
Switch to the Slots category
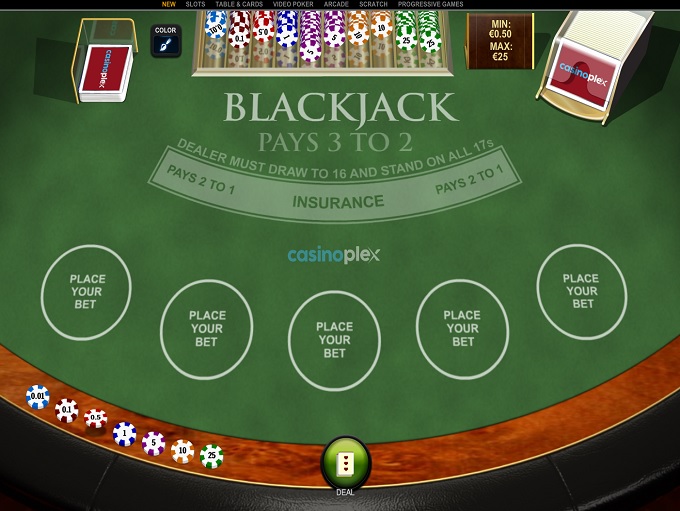[x=195, y=4]
